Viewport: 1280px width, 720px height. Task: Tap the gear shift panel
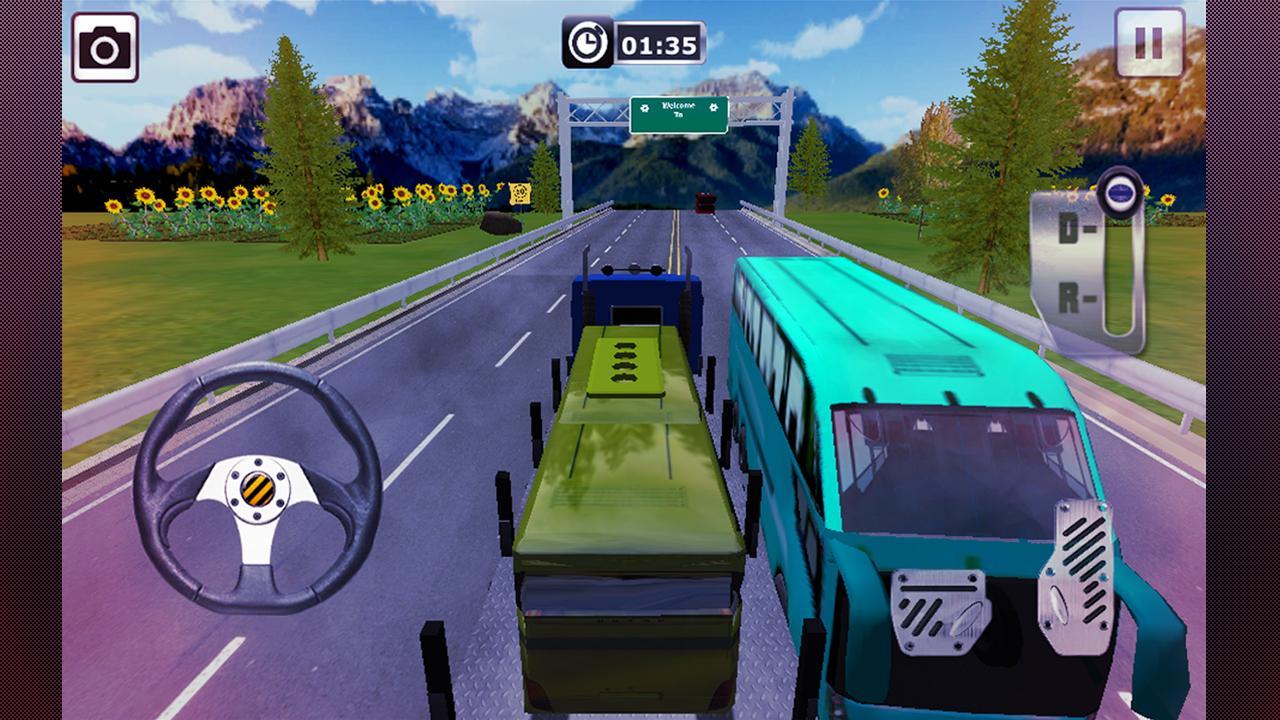tap(1088, 265)
